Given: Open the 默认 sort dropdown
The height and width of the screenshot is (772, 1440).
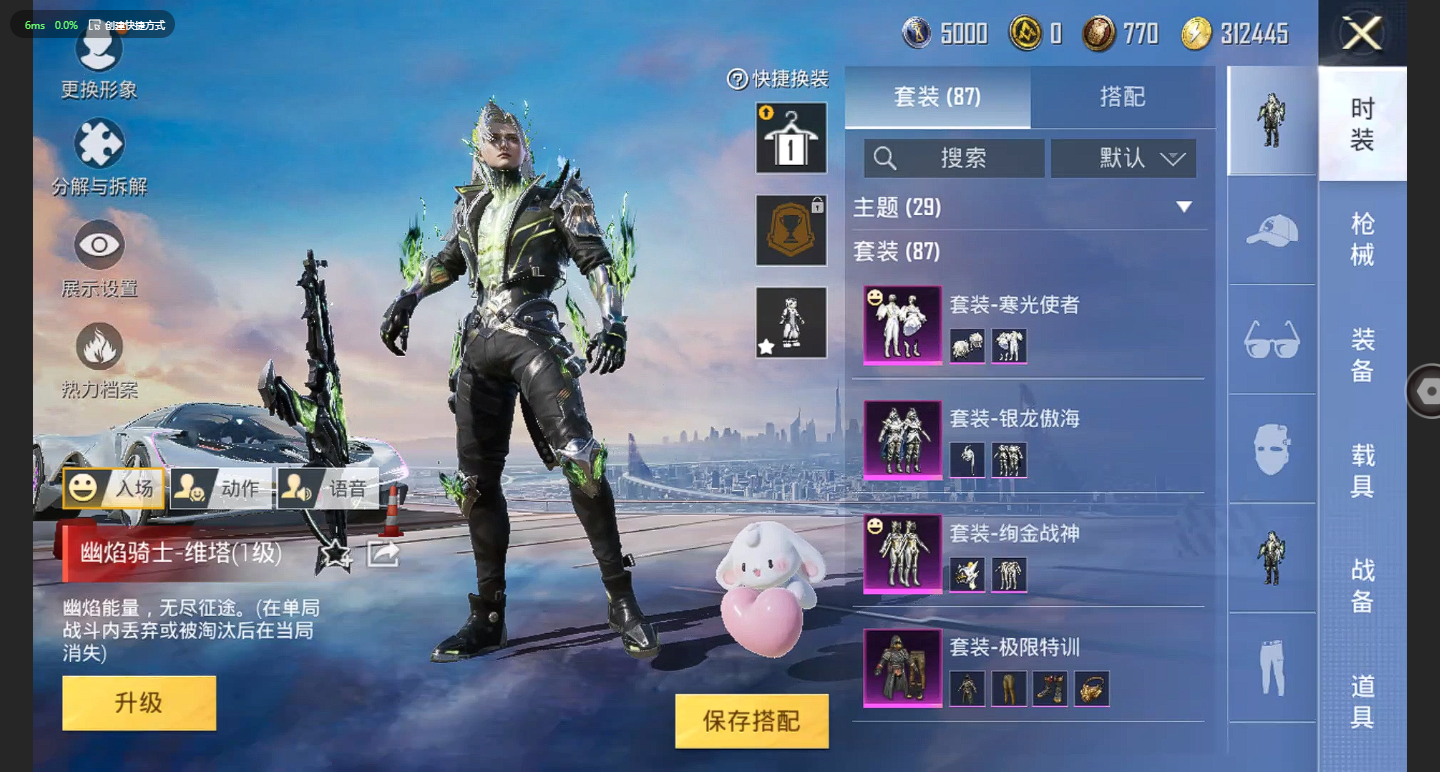Looking at the screenshot, I should point(1123,158).
